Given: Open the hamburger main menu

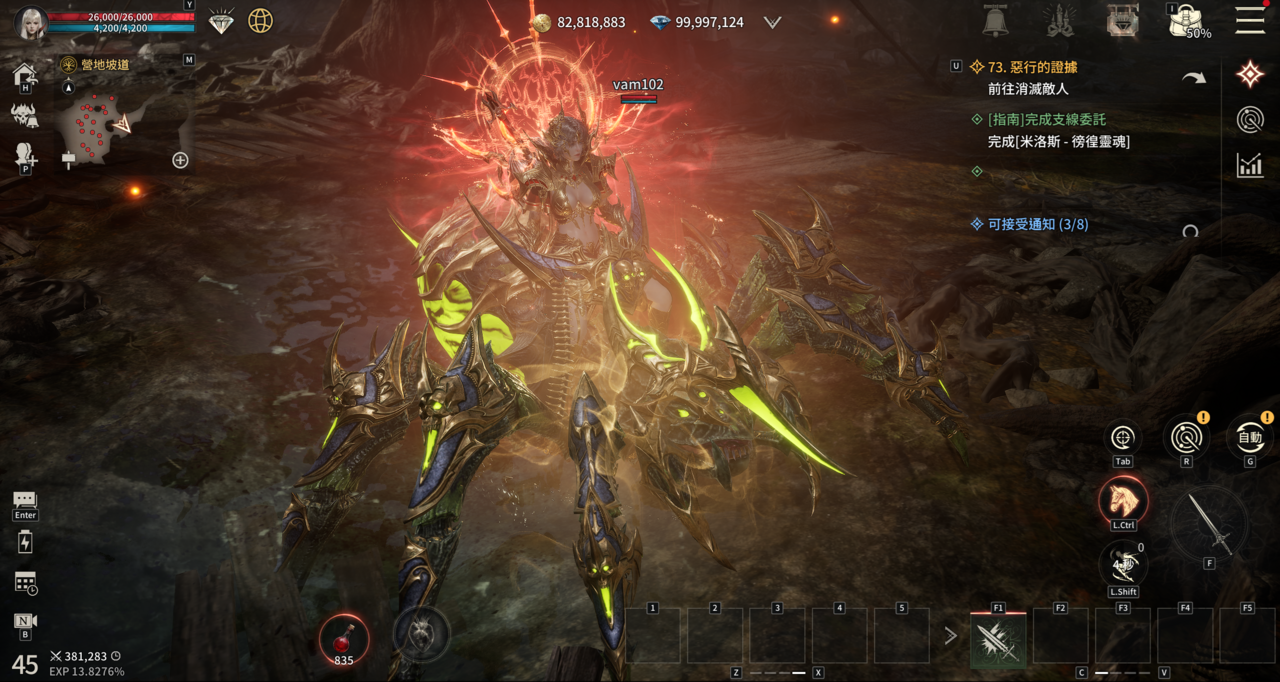Looking at the screenshot, I should click(1249, 20).
